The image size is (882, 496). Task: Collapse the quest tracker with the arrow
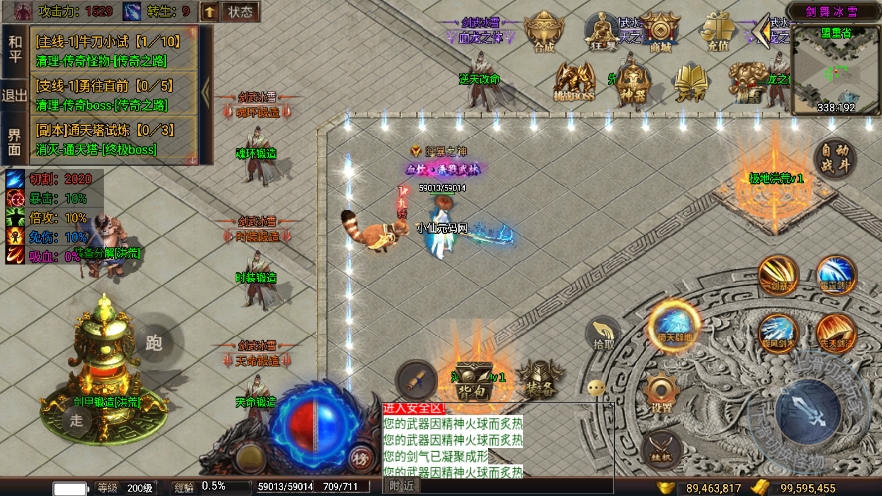pos(206,92)
